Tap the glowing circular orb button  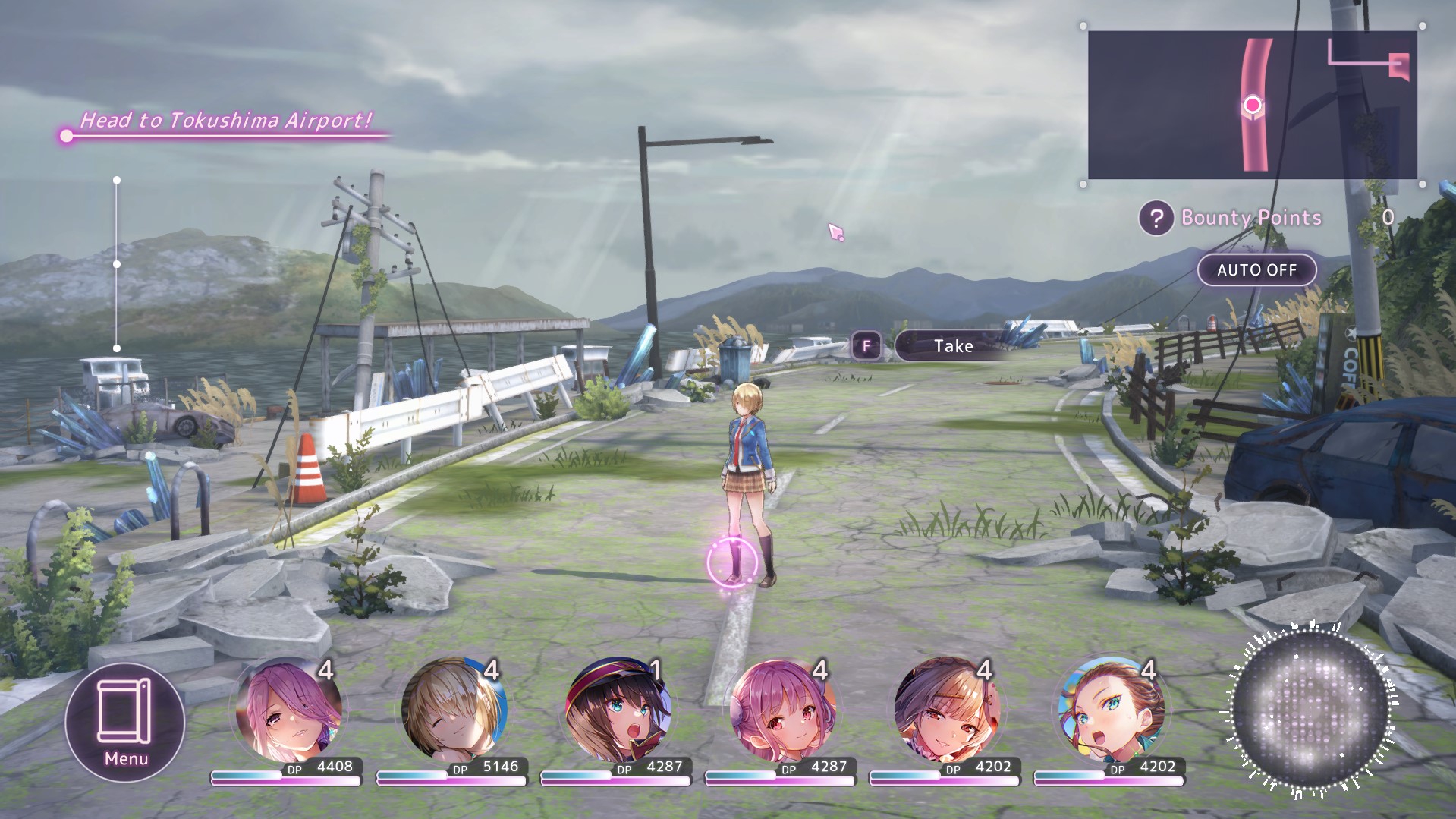click(1310, 711)
